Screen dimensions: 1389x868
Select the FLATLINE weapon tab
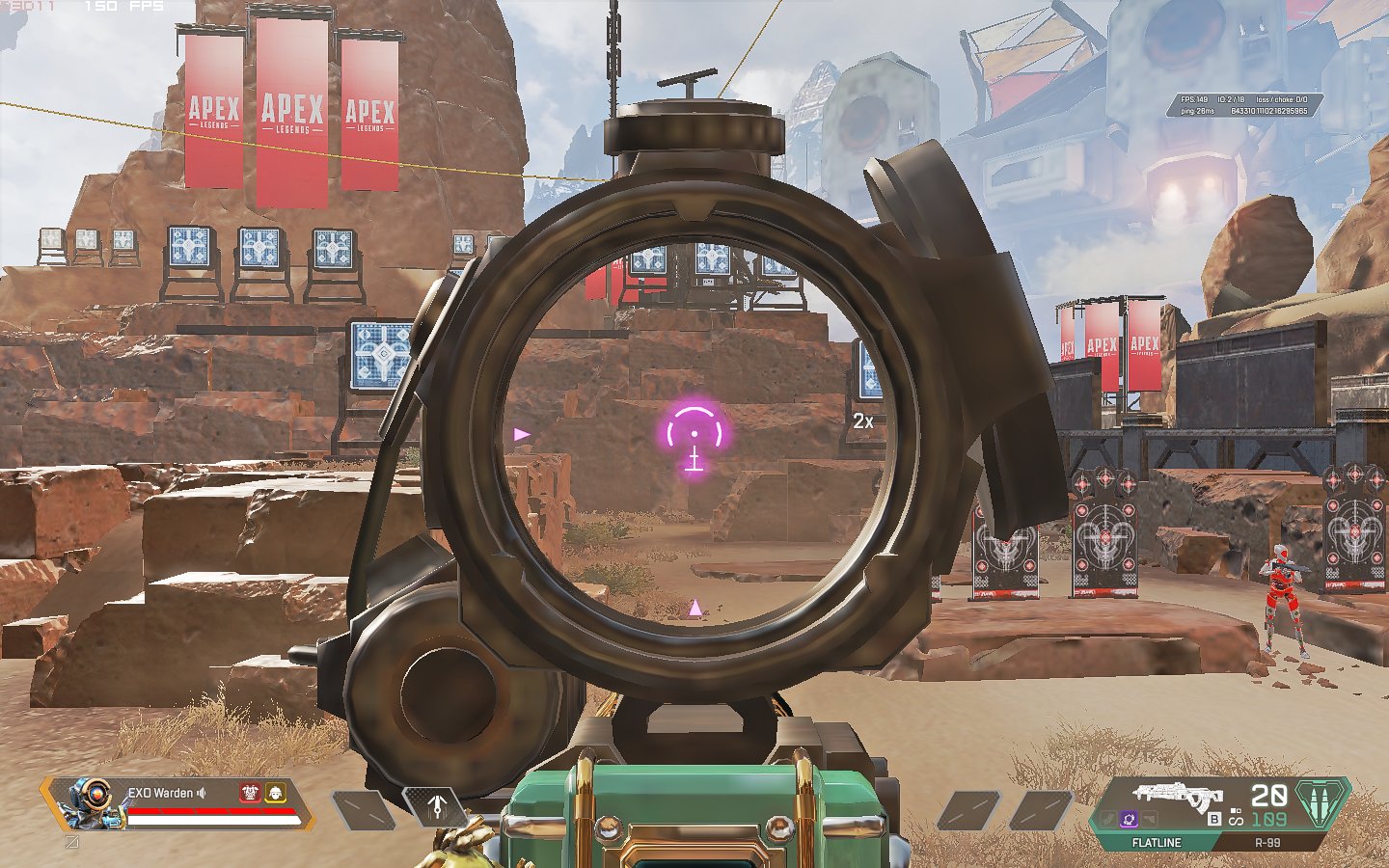pos(1158,841)
